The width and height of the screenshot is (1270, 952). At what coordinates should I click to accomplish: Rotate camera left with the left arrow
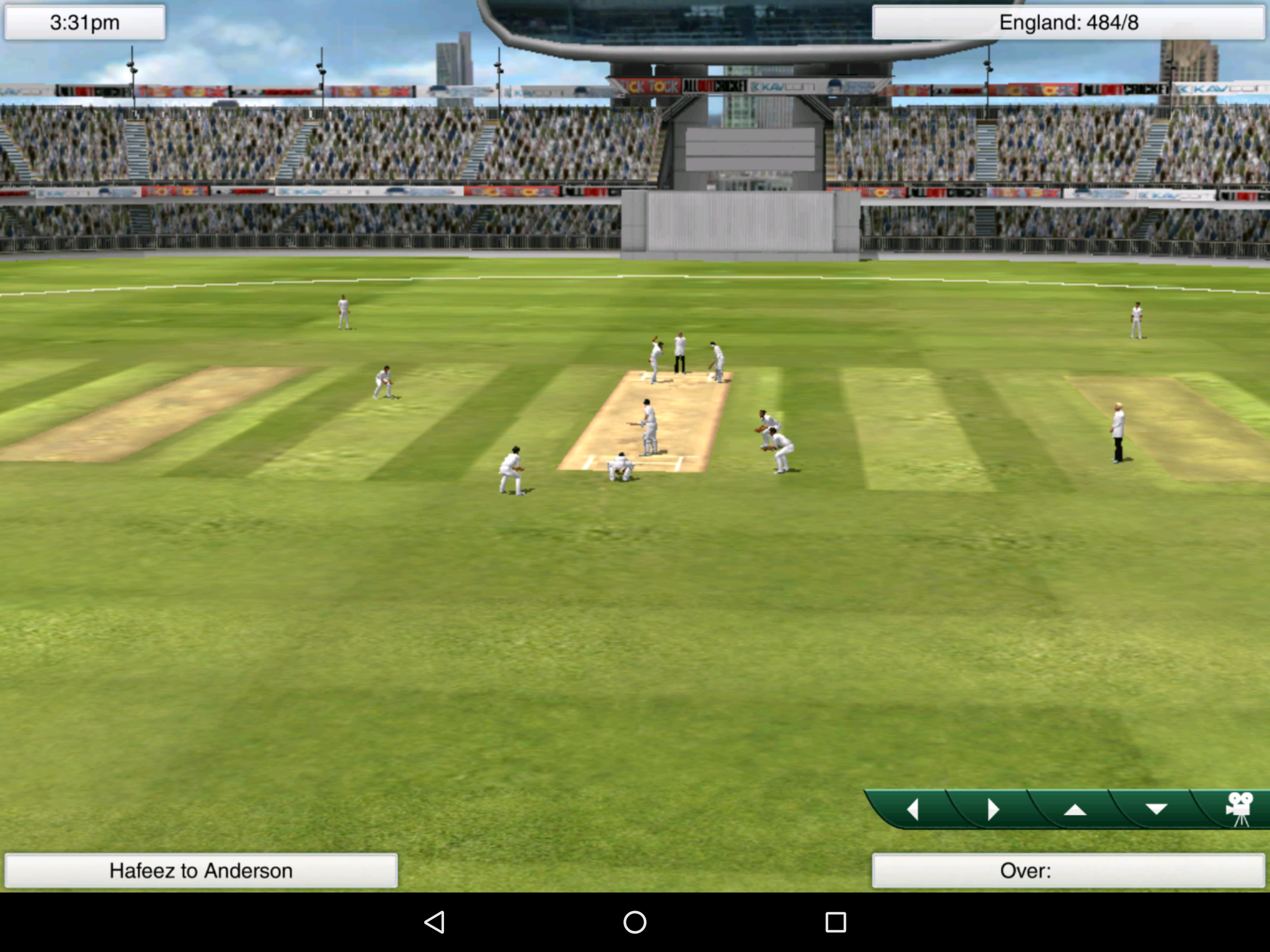[913, 809]
